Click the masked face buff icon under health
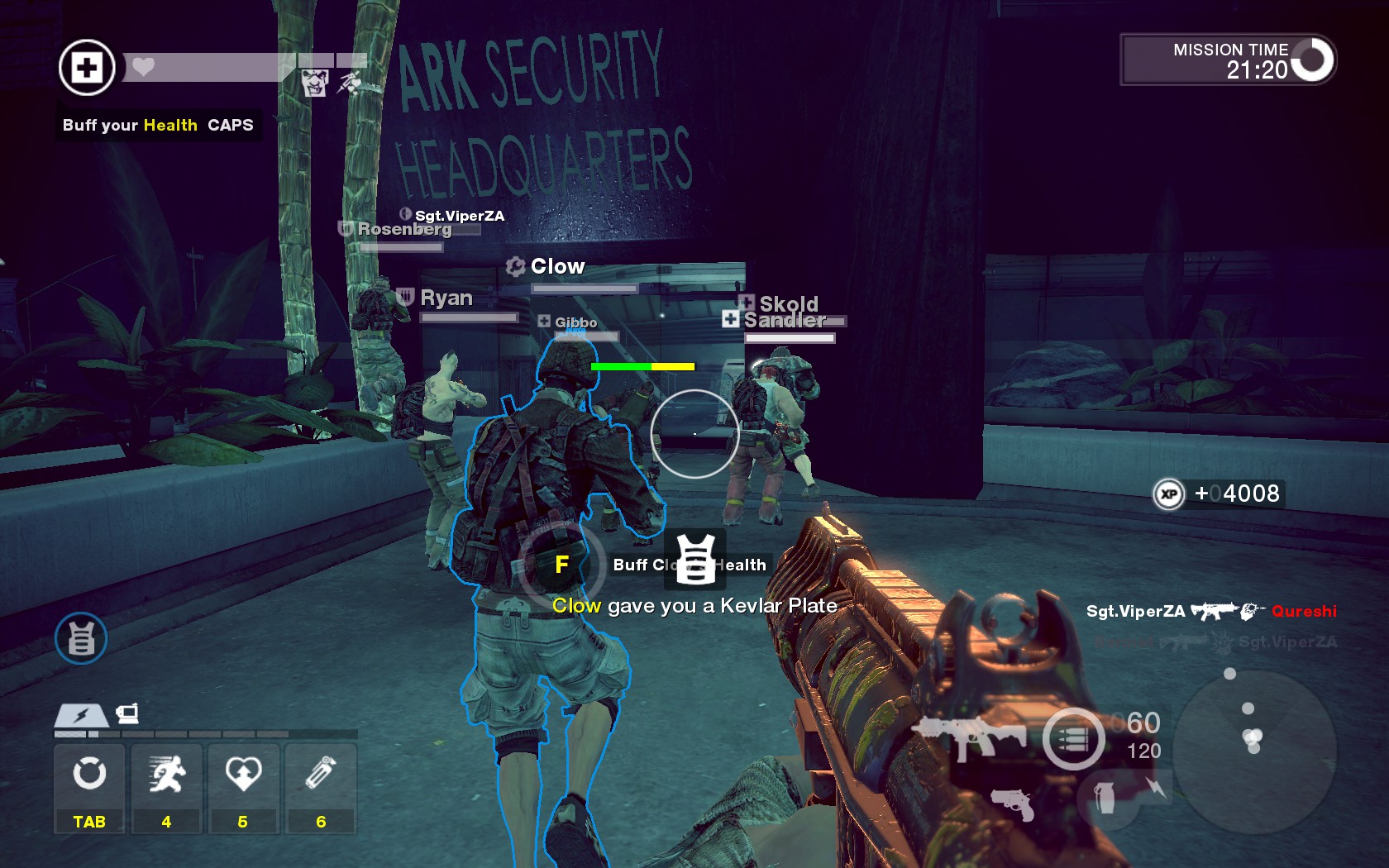 [x=314, y=83]
